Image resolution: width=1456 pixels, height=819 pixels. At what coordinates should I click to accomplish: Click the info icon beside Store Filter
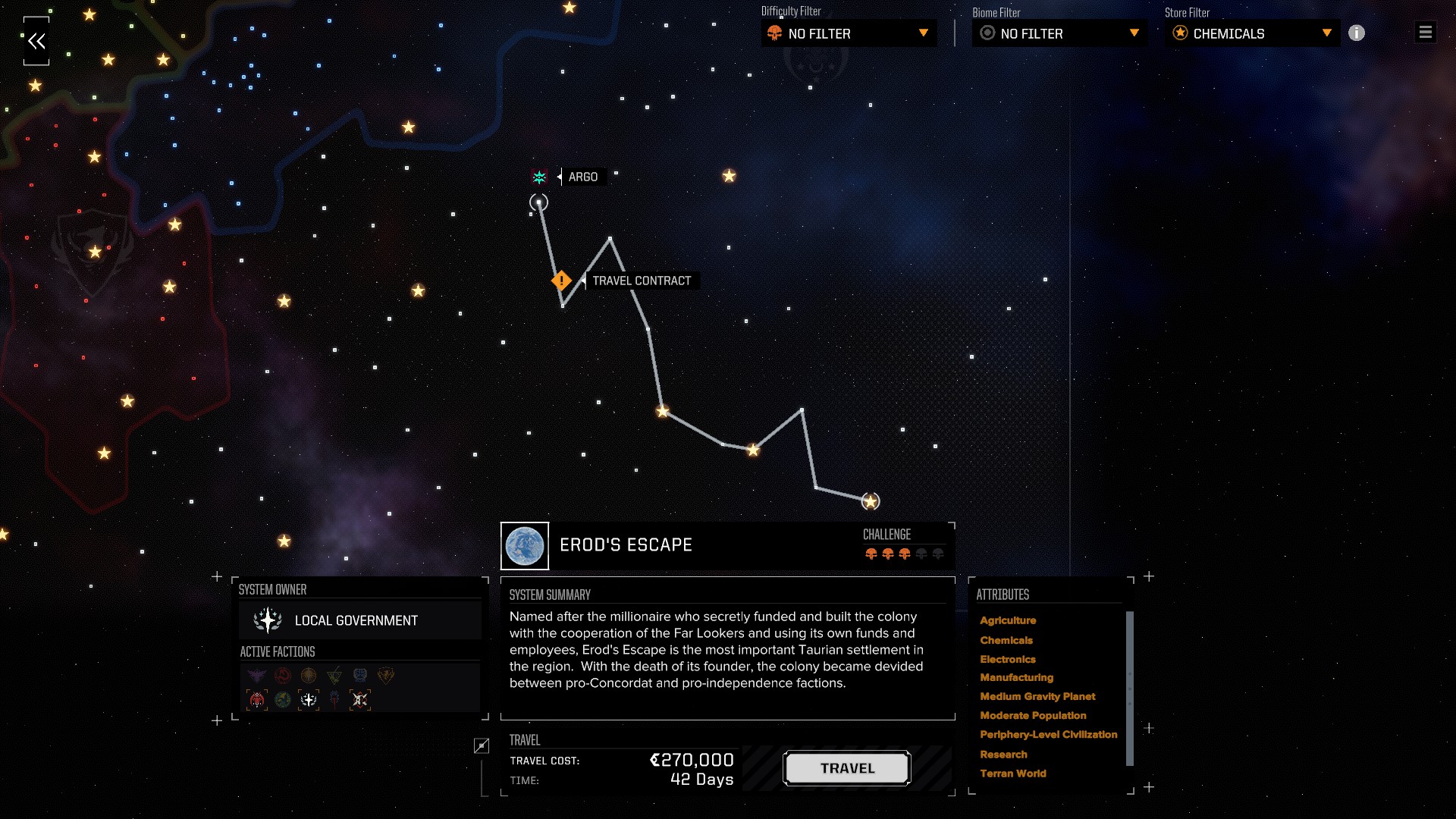(1357, 33)
